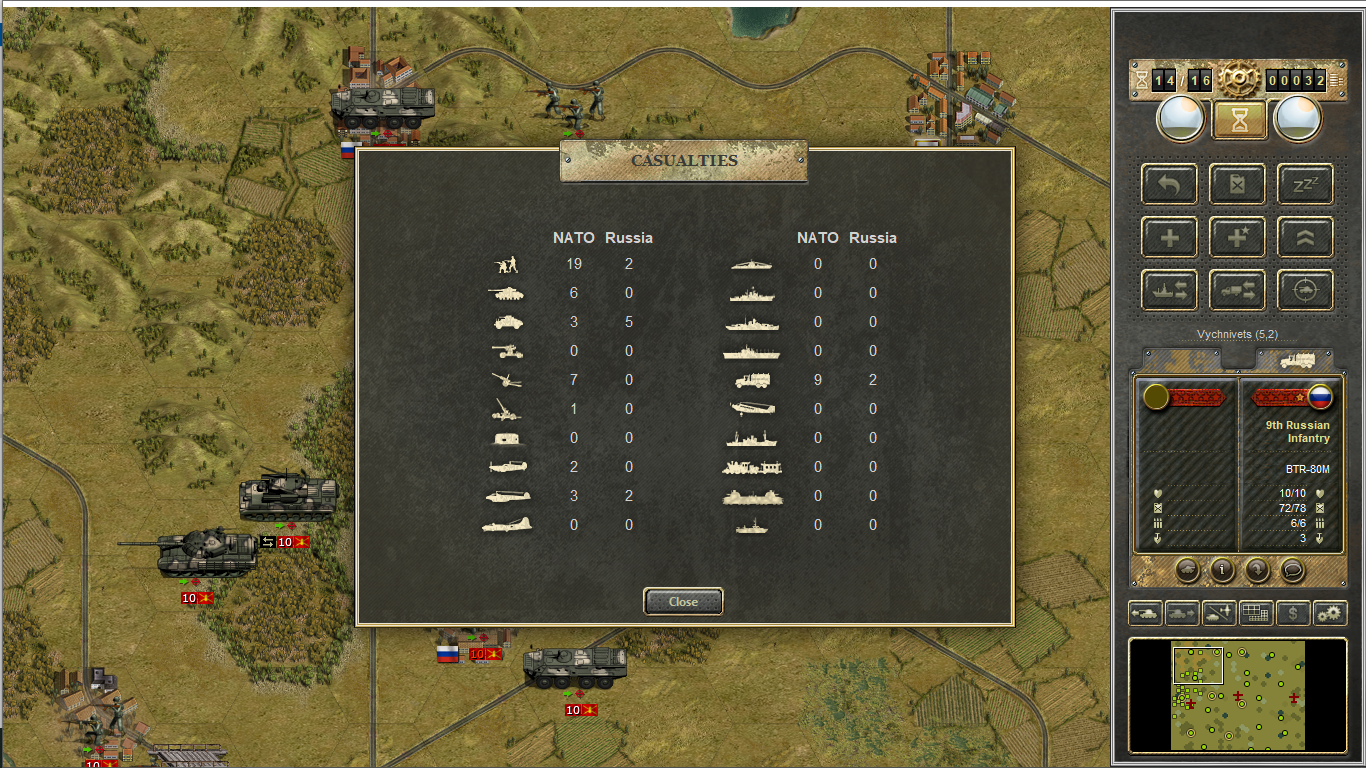This screenshot has height=768, width=1366.
Task: Select the previous unit with the left-arrow tank
Action: [1145, 613]
